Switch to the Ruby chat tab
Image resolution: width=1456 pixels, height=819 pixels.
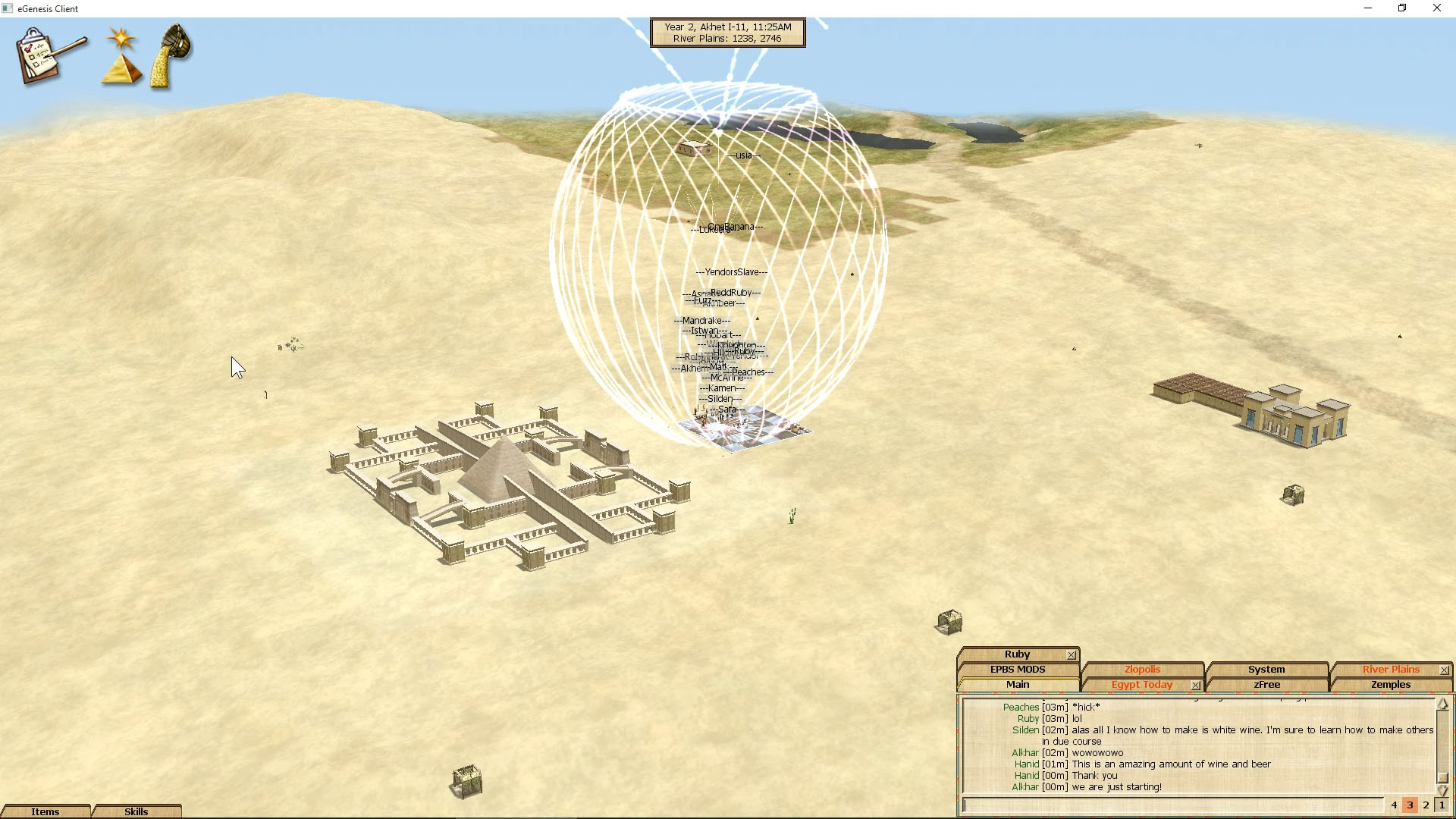(1016, 654)
